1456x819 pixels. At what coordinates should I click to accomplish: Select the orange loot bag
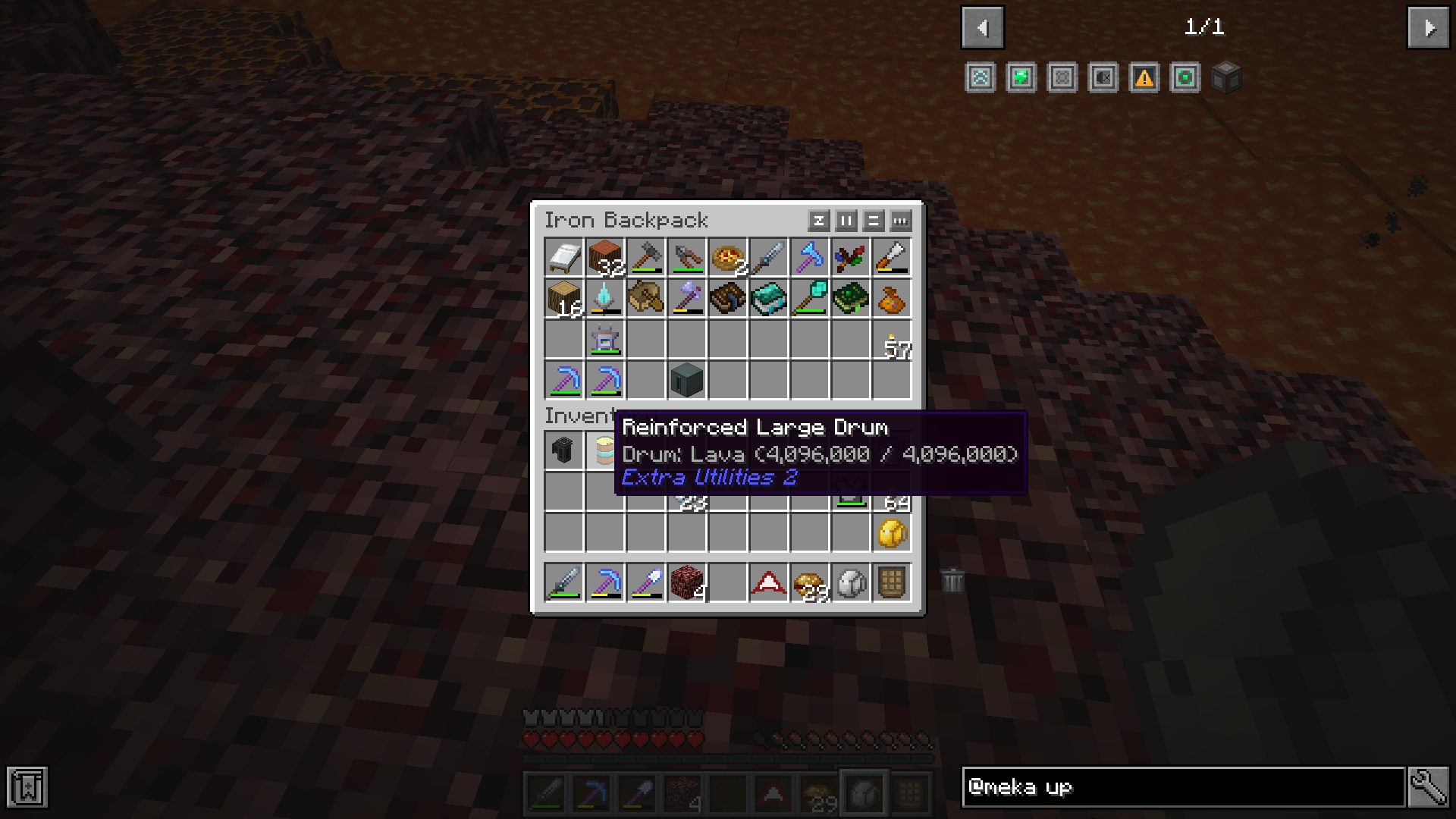(x=892, y=300)
